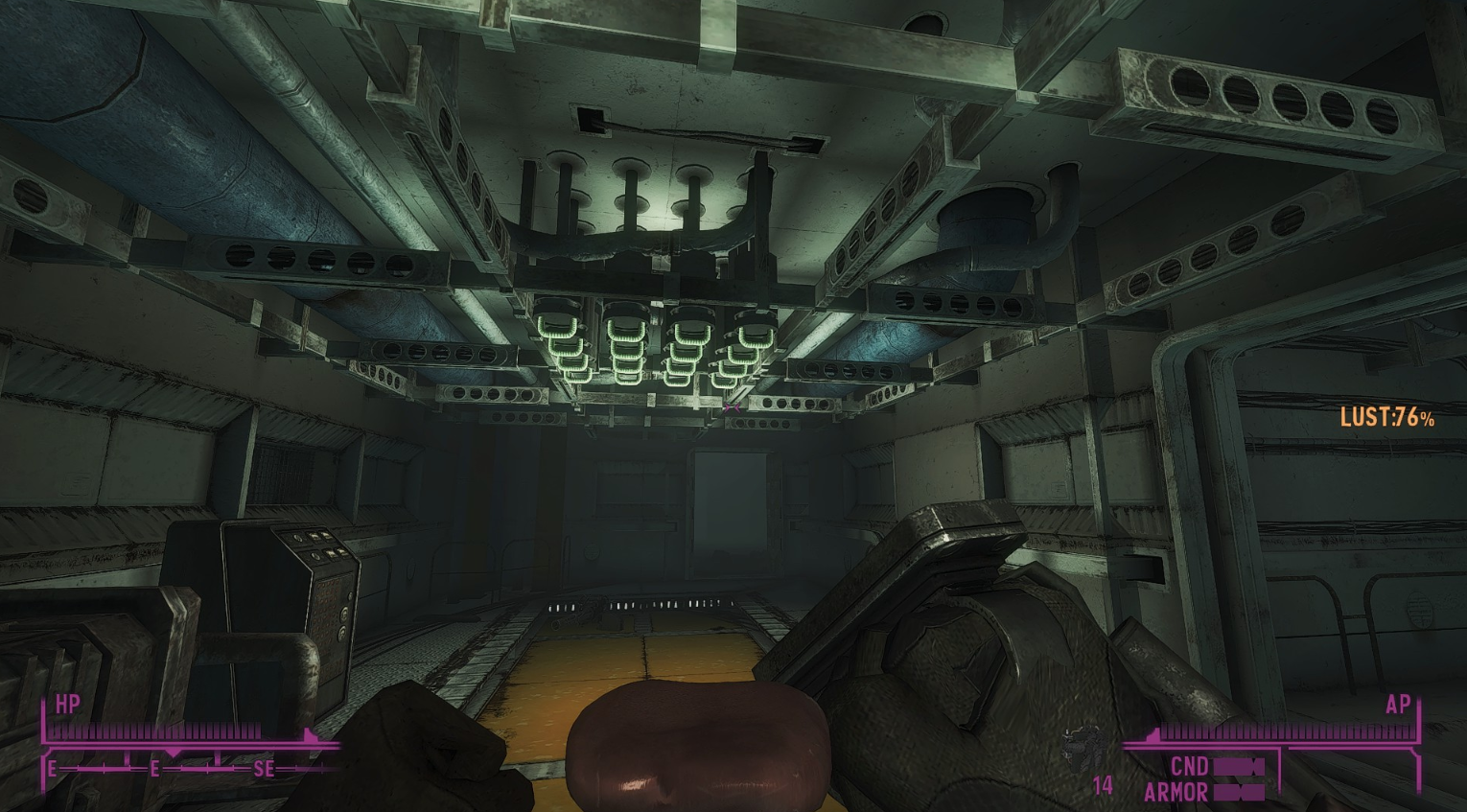
Task: Click the E marker on the compass center
Action: point(153,768)
